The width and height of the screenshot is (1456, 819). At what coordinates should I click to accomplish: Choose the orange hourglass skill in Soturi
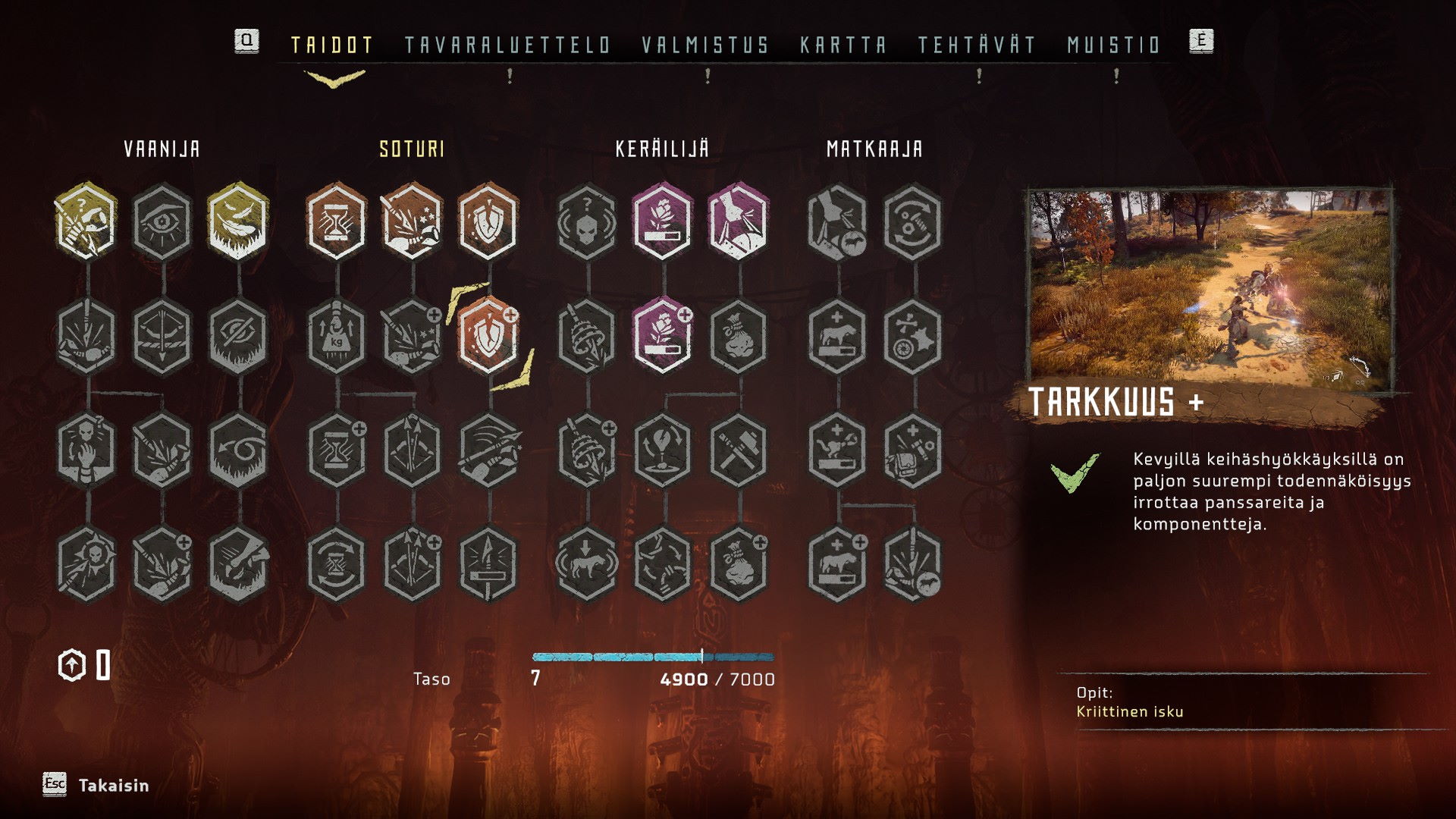336,221
